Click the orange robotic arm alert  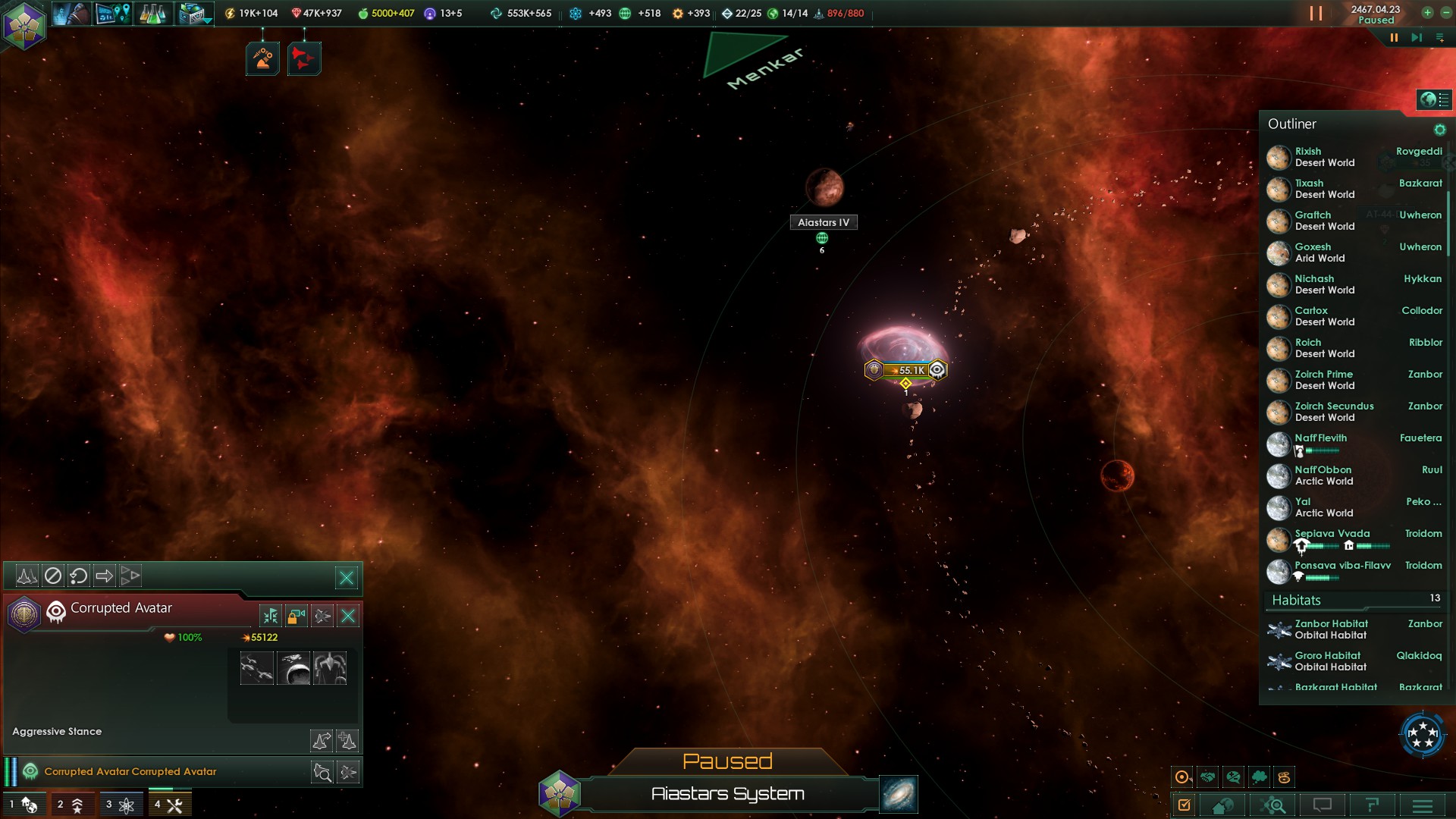pos(262,58)
